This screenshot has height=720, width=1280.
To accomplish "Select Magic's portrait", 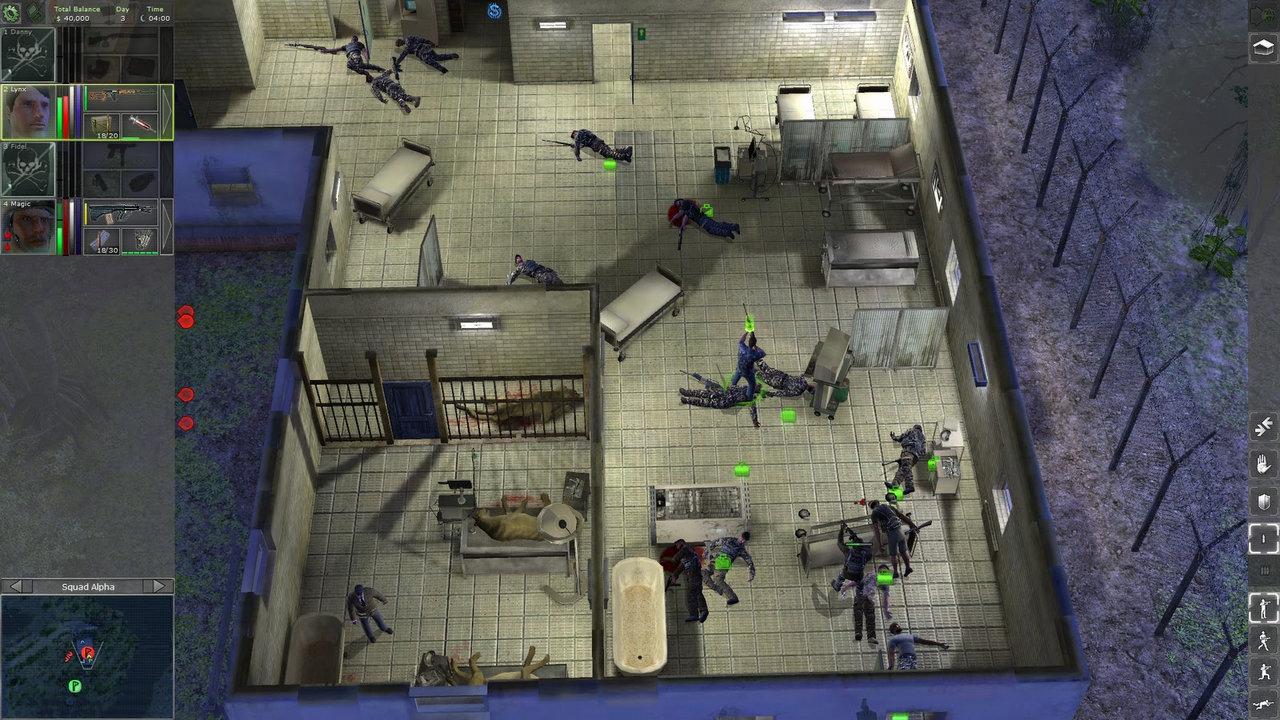I will coord(27,226).
